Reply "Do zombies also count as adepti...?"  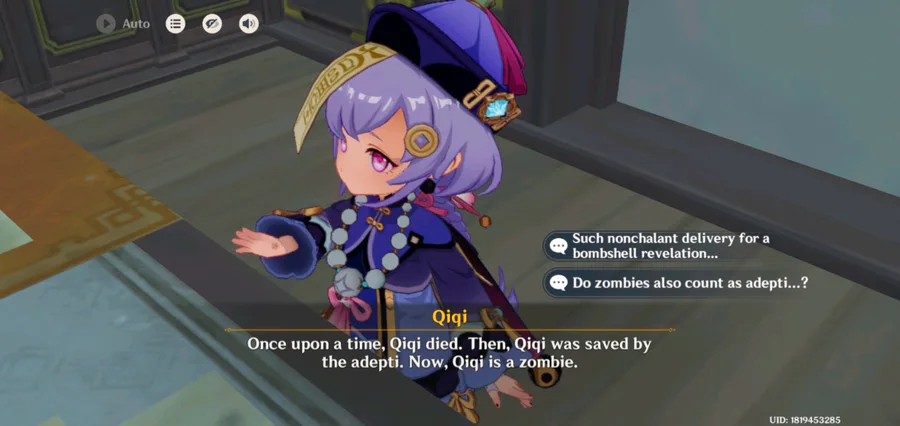680,283
